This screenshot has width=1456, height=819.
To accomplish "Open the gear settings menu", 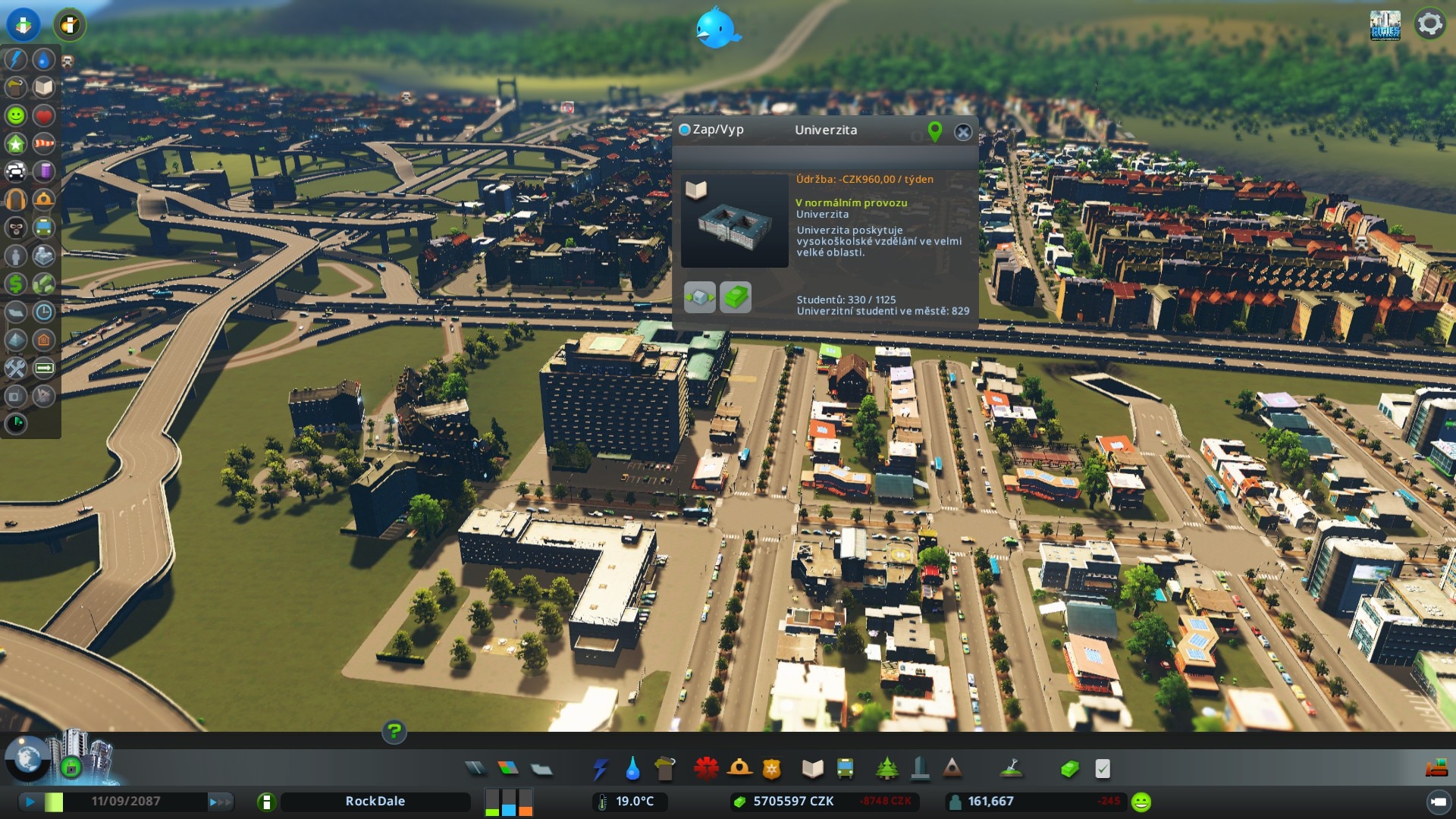I will pos(1429,24).
